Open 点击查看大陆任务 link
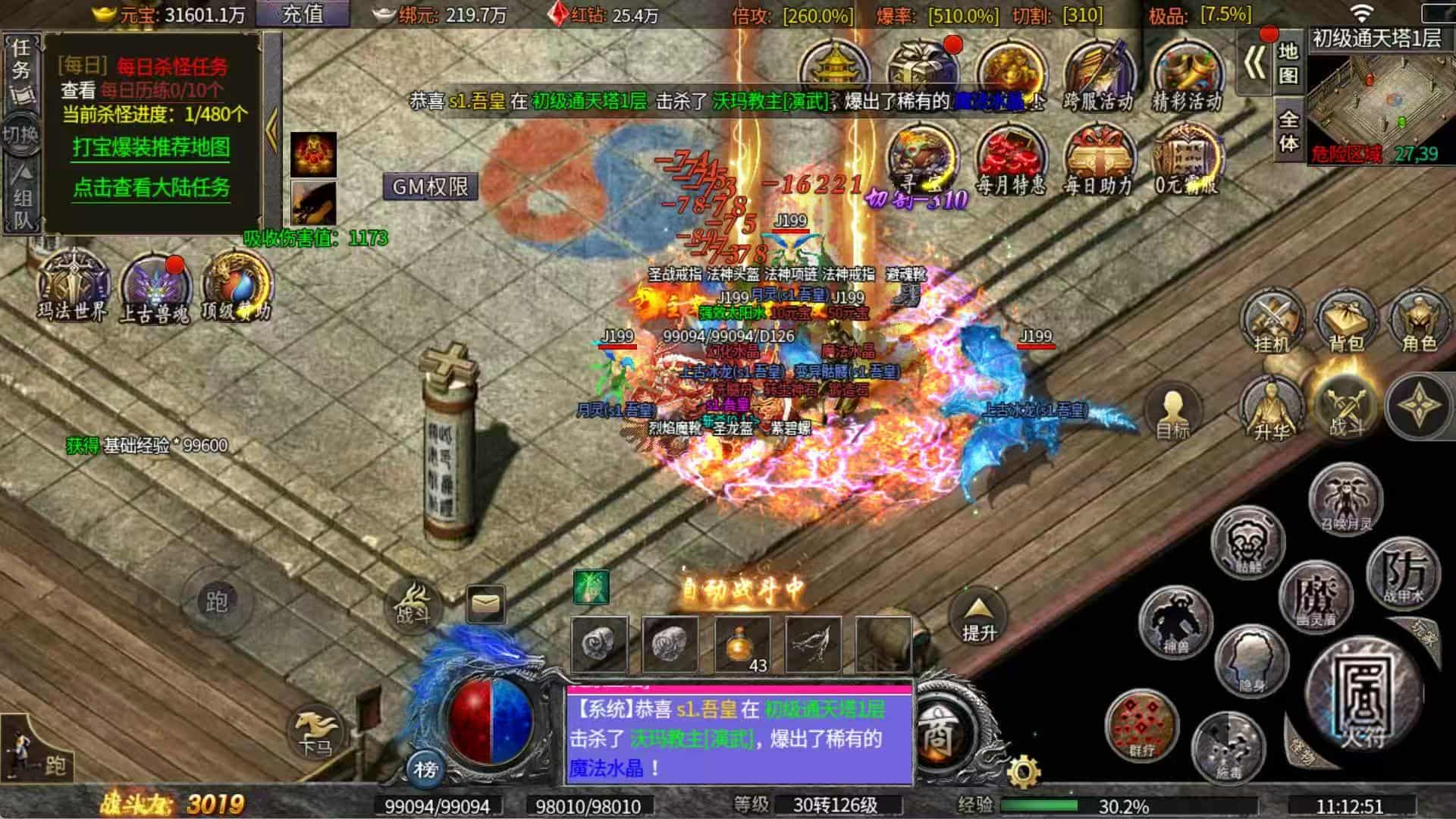 pos(152,187)
